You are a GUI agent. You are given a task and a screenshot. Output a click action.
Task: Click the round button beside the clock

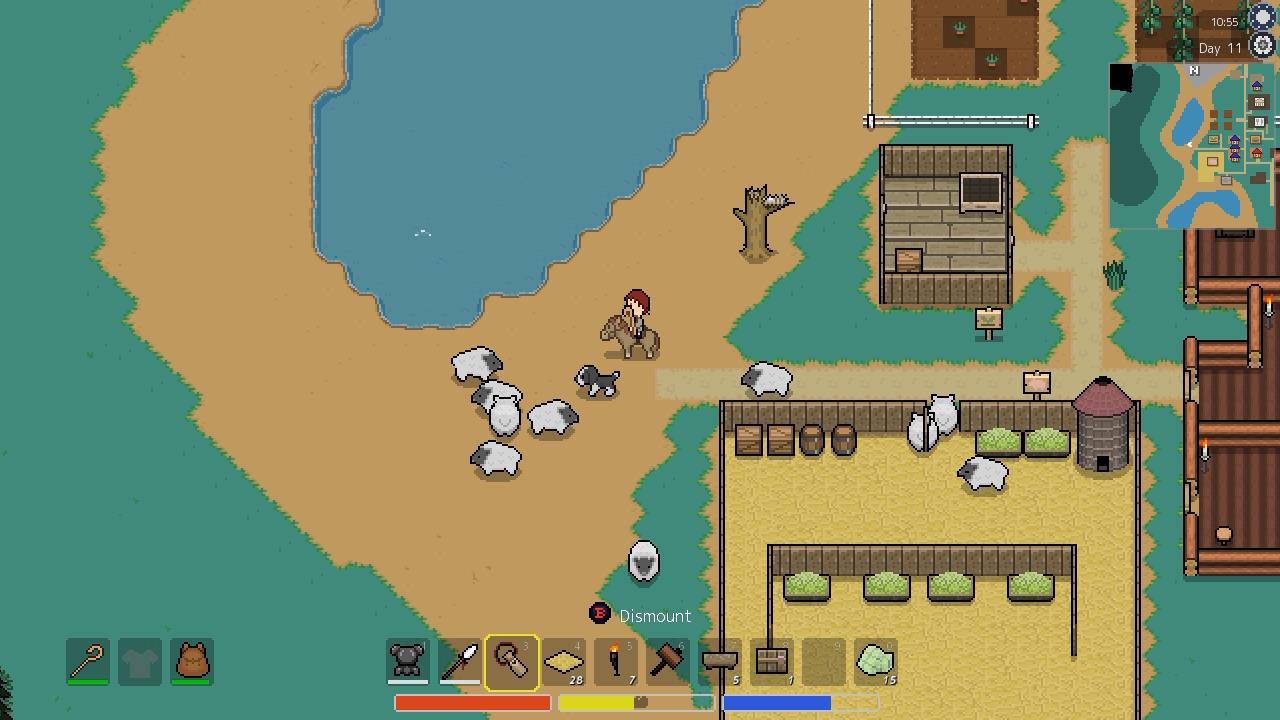point(1263,17)
